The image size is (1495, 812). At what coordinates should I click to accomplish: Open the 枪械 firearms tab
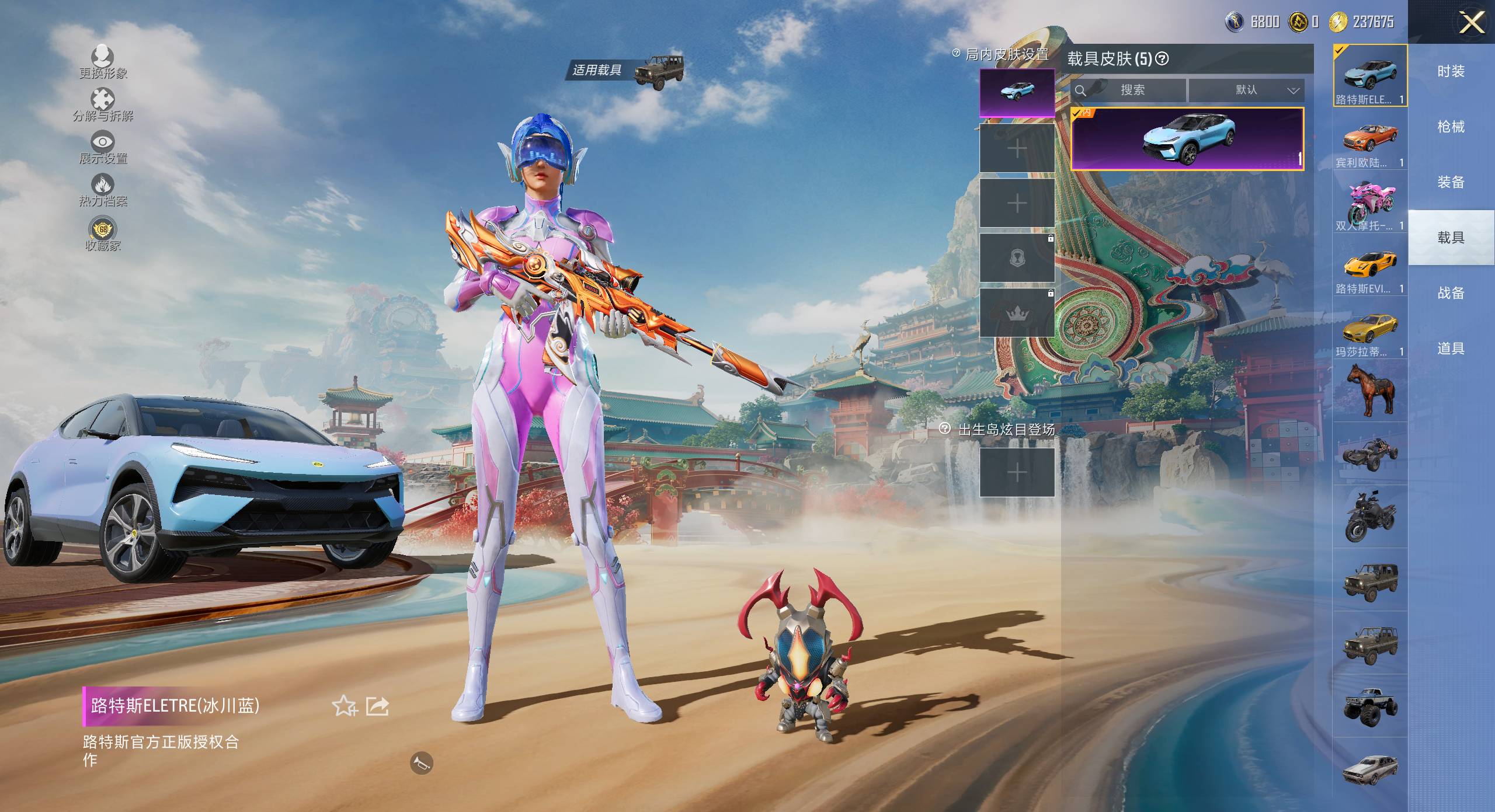point(1451,127)
